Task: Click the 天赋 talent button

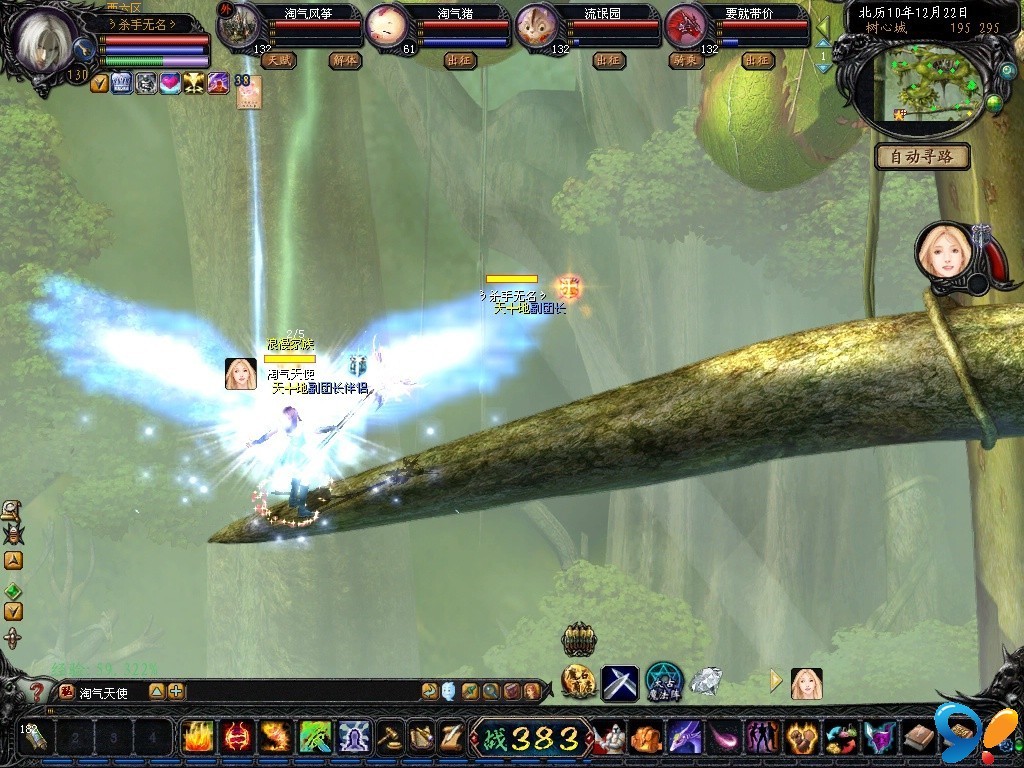Action: (278, 60)
